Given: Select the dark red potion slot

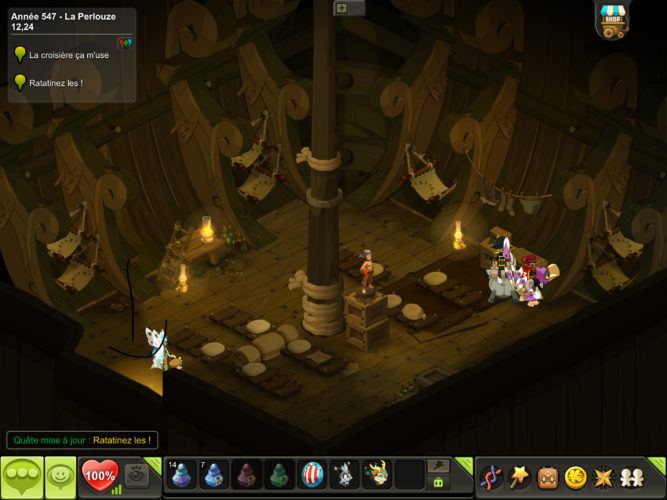Looking at the screenshot, I should [x=246, y=474].
